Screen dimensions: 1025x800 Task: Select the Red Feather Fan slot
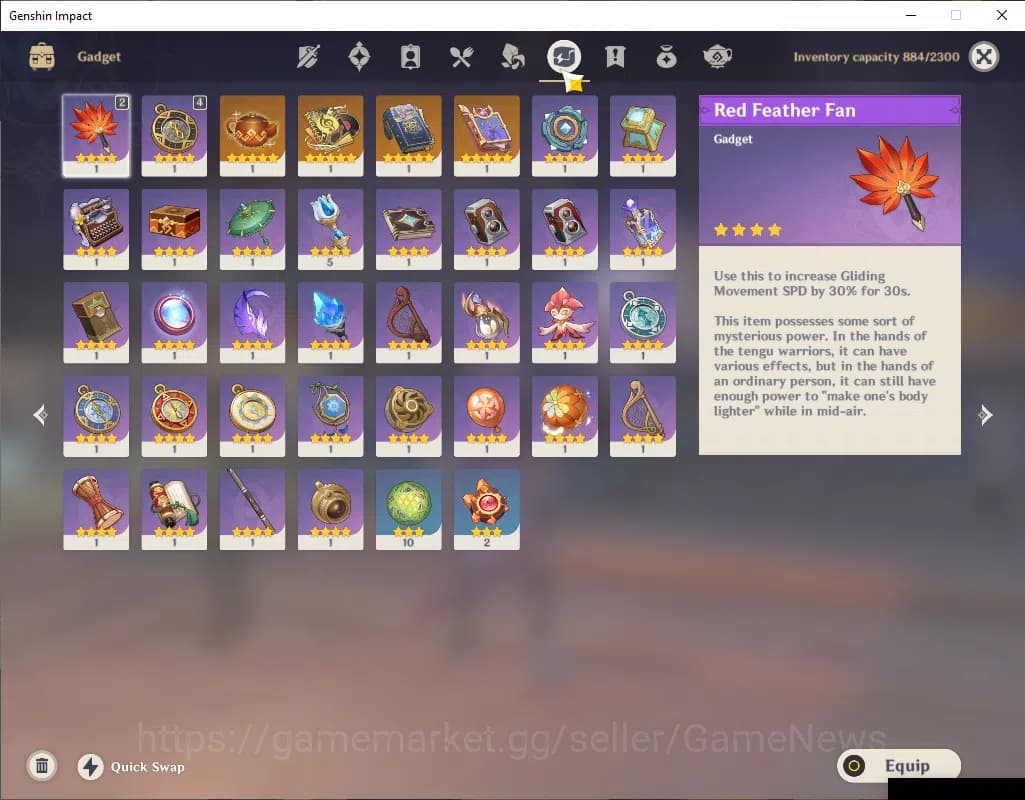click(x=96, y=135)
